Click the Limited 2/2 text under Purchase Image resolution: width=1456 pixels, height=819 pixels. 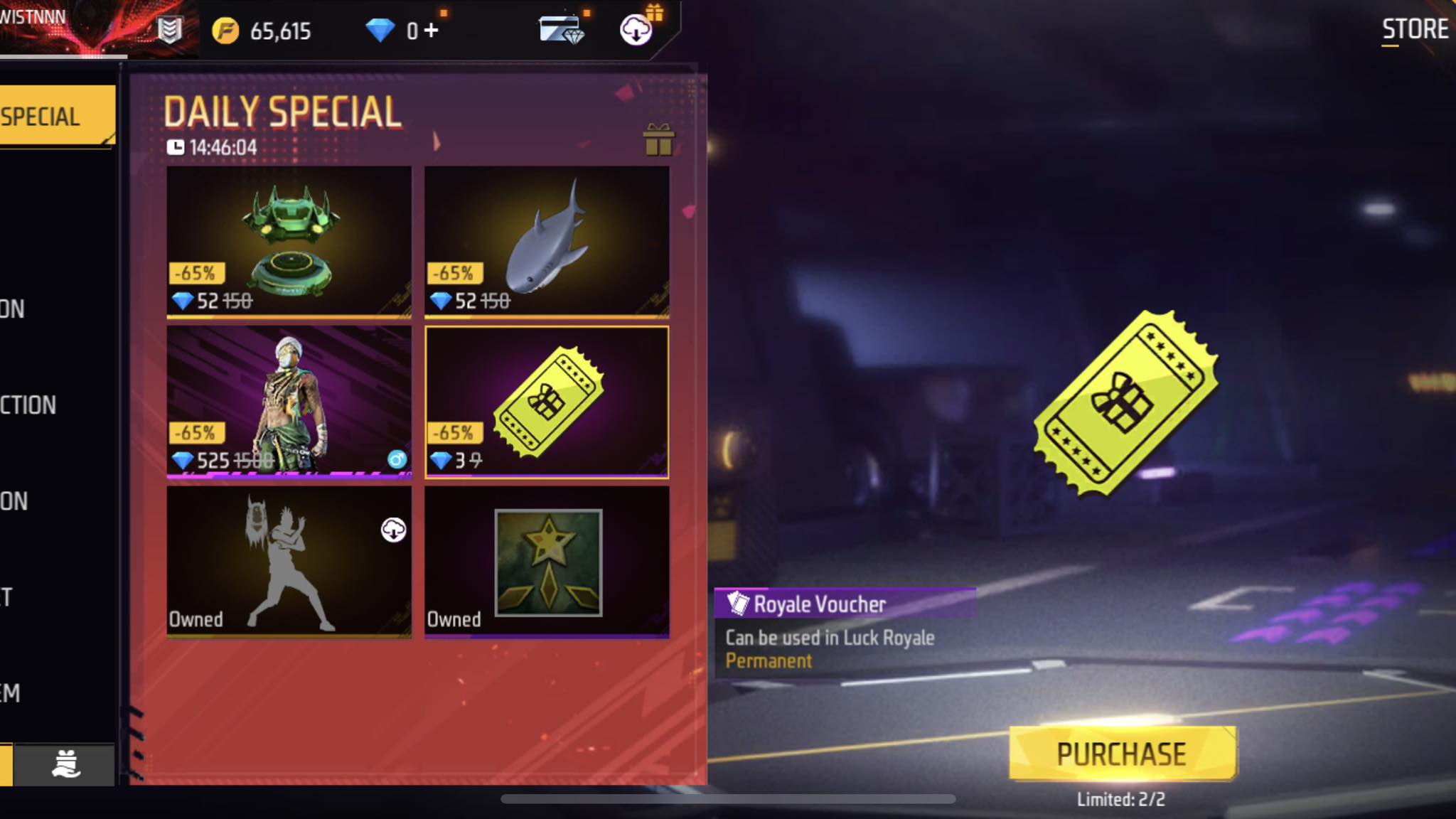pyautogui.click(x=1120, y=797)
